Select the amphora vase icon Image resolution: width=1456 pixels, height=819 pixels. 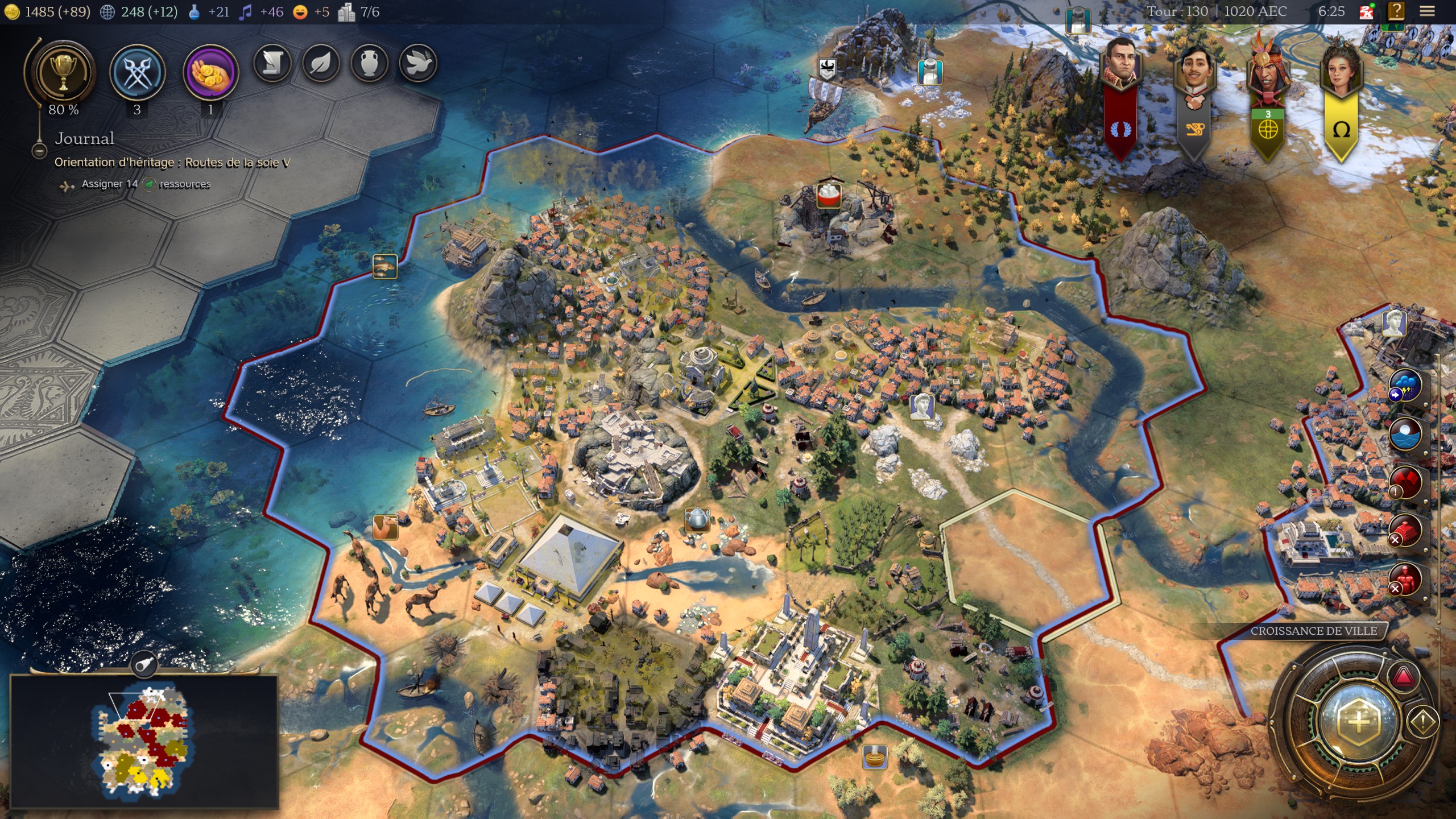(x=370, y=63)
